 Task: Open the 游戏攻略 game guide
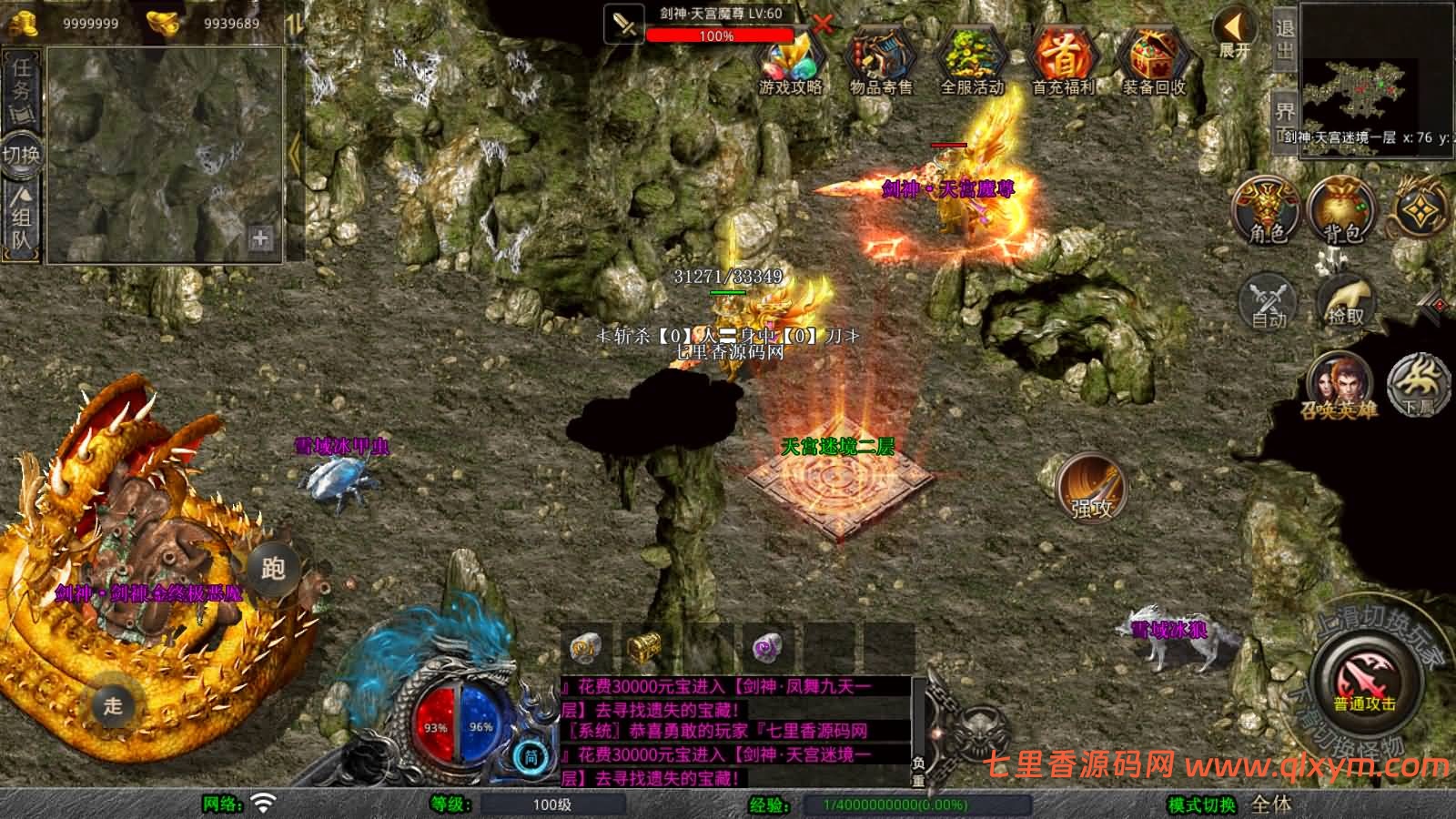tap(790, 62)
